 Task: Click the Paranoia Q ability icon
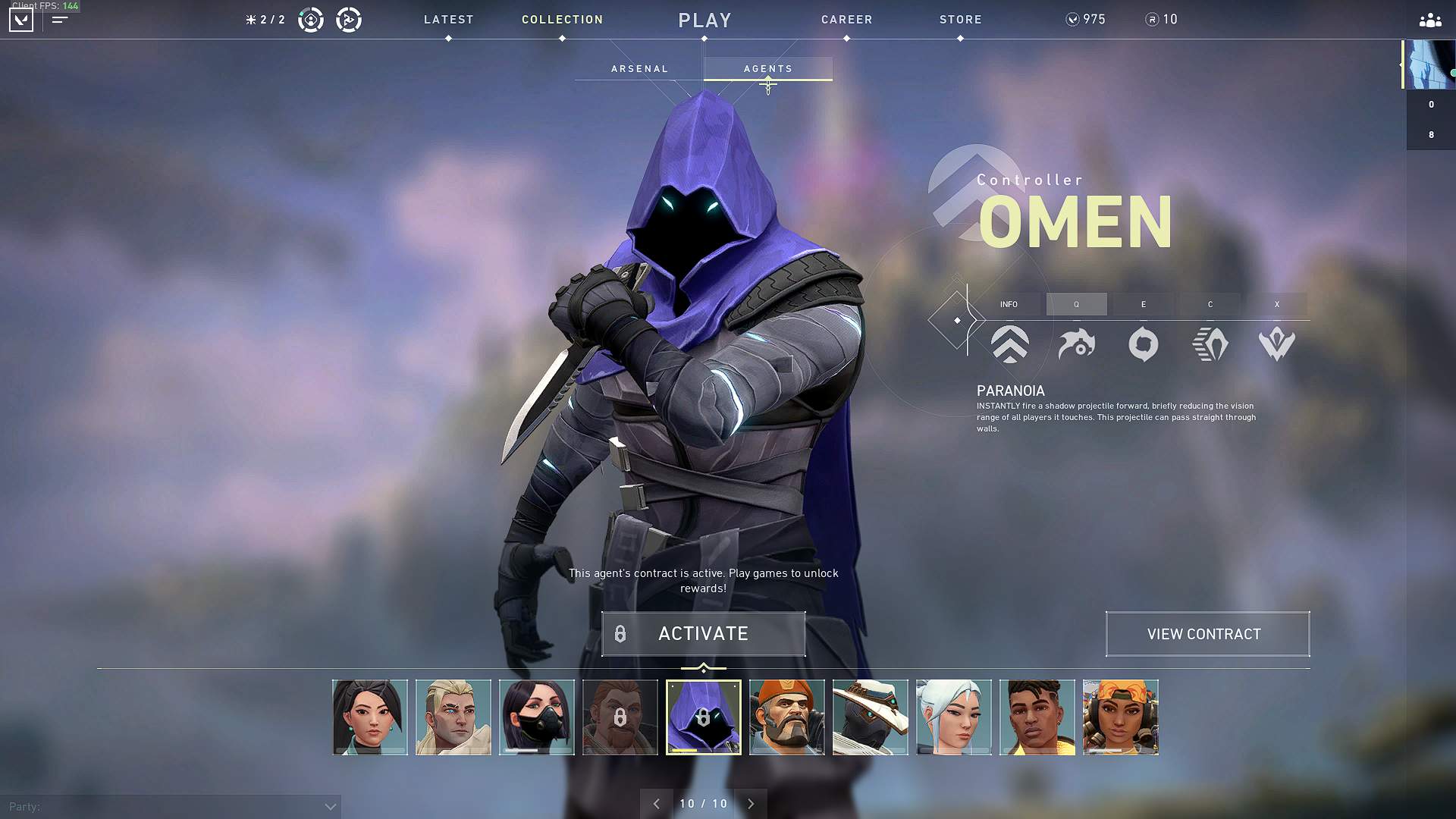[x=1076, y=344]
